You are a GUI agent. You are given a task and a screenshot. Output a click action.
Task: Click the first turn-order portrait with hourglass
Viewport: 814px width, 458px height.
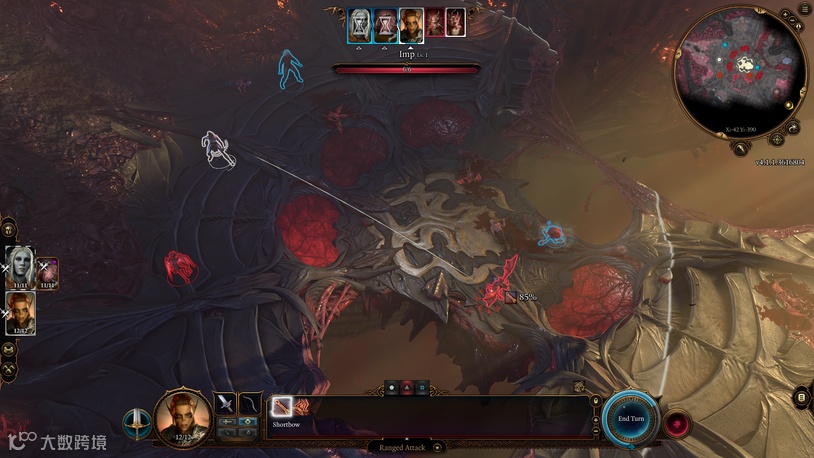pos(359,24)
